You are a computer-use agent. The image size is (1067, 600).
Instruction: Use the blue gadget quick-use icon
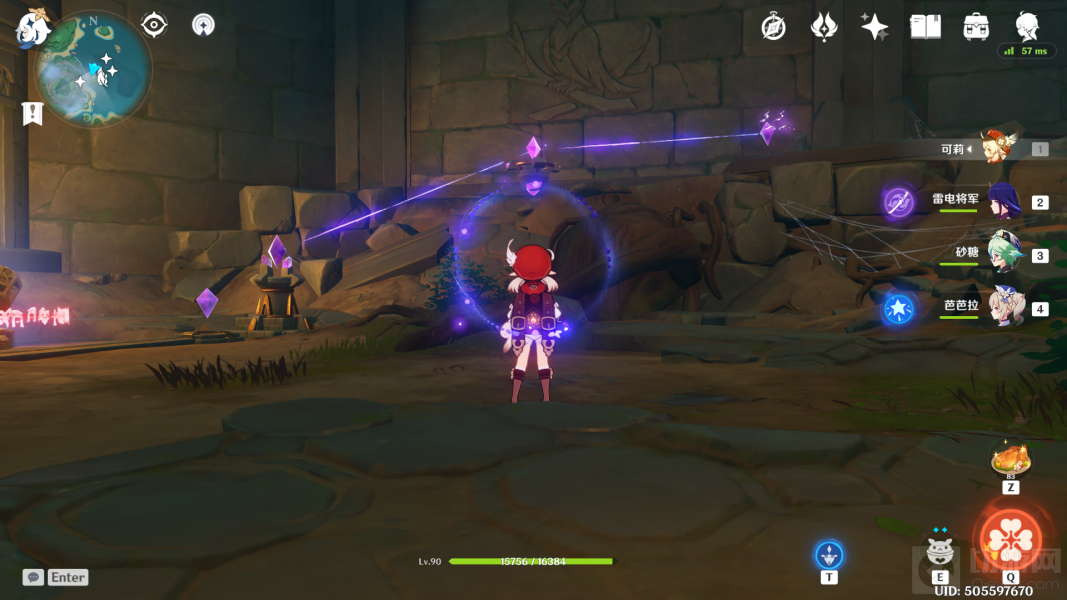pyautogui.click(x=829, y=554)
